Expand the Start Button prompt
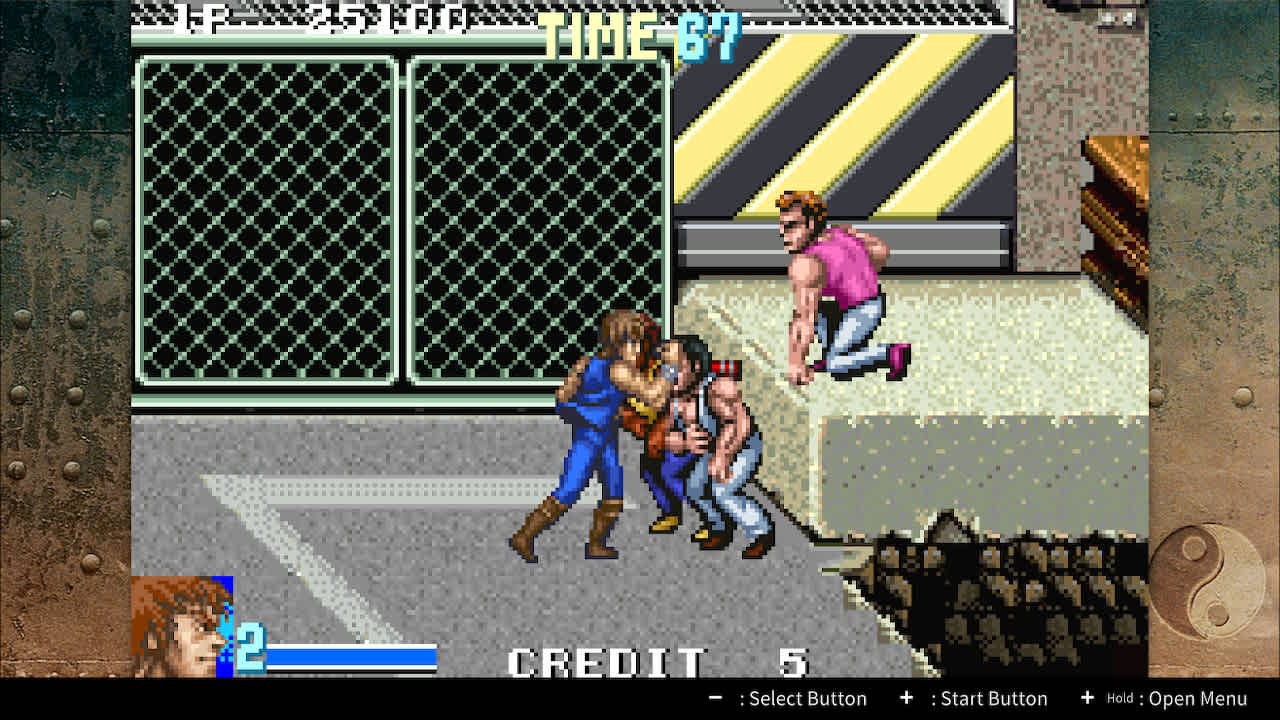This screenshot has height=720, width=1280. pos(975,698)
